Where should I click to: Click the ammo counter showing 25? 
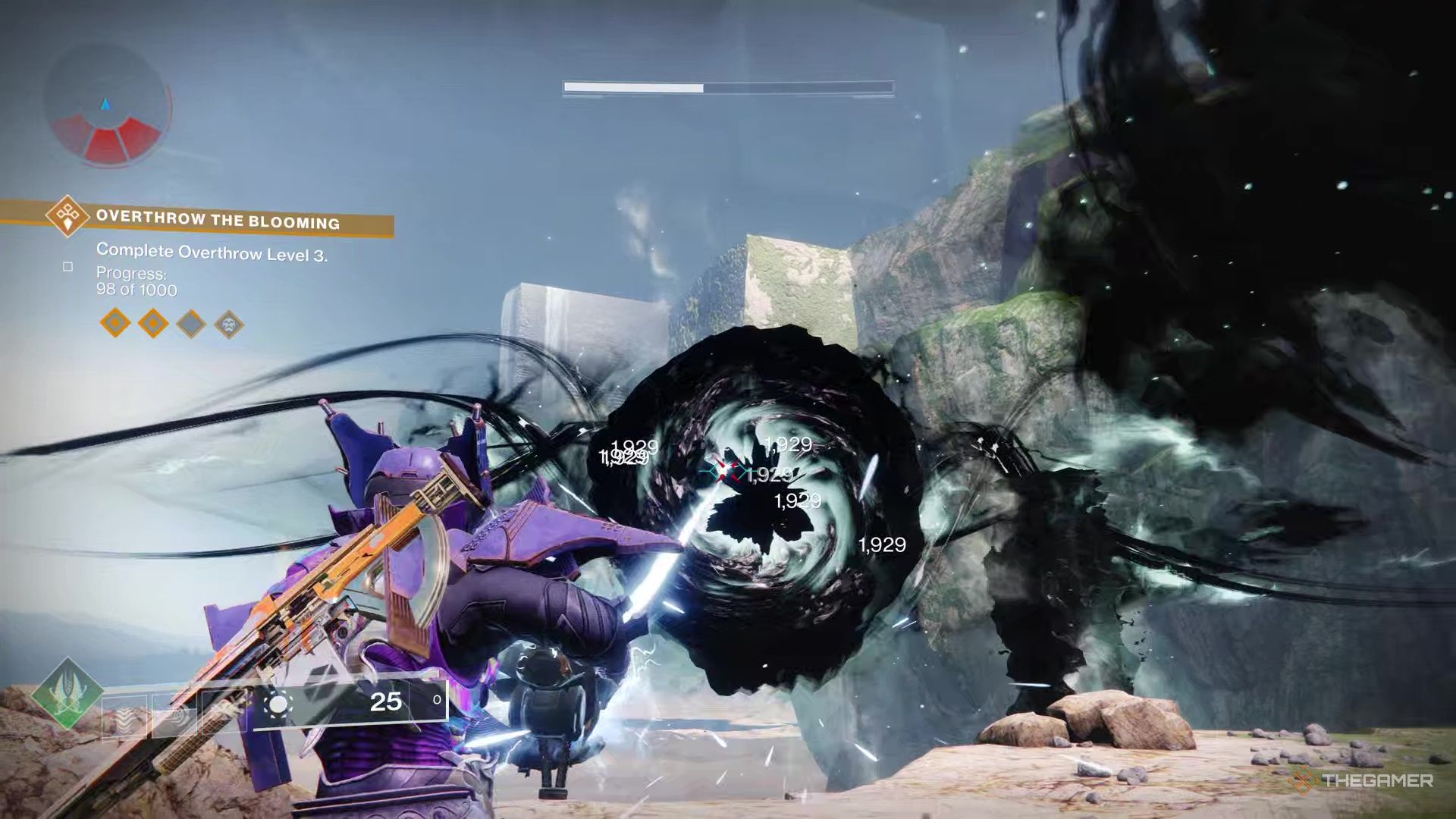[x=388, y=701]
